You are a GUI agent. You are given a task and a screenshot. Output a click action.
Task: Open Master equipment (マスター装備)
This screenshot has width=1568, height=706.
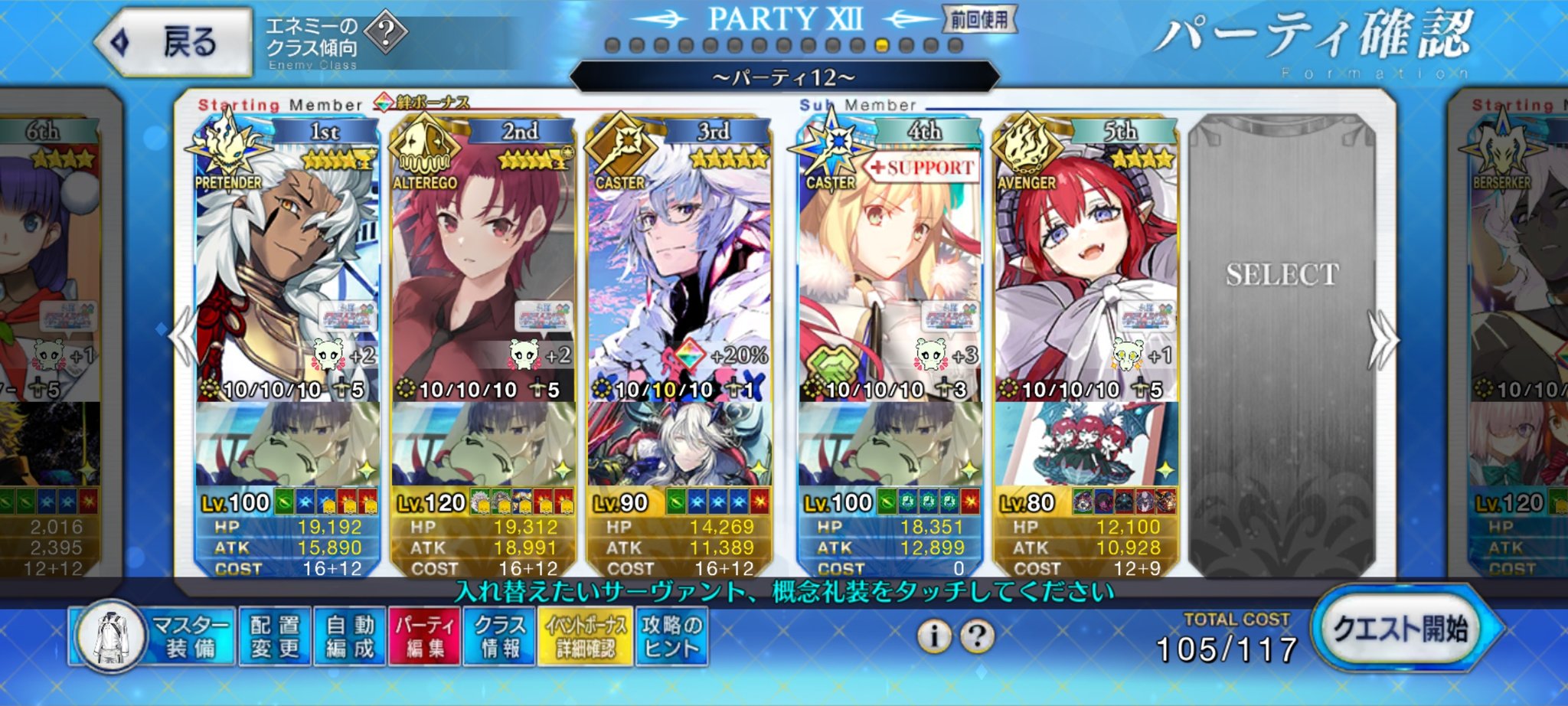tap(152, 636)
